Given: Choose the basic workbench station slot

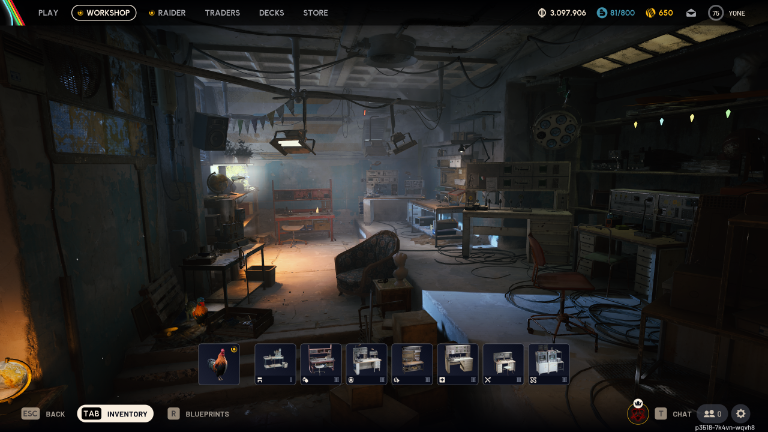Looking at the screenshot, I should (275, 364).
